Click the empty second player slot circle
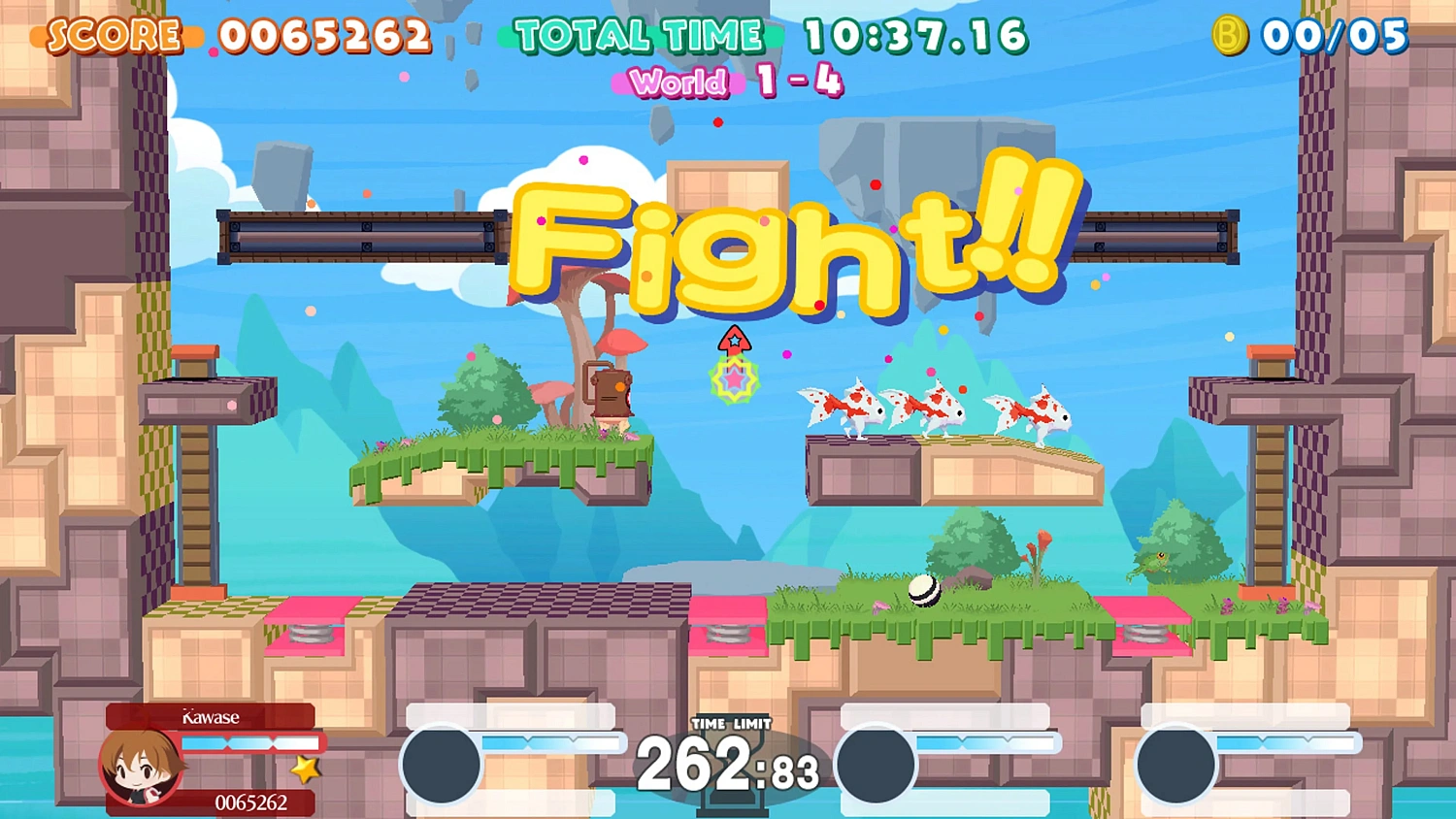The width and height of the screenshot is (1456, 819). [x=442, y=766]
